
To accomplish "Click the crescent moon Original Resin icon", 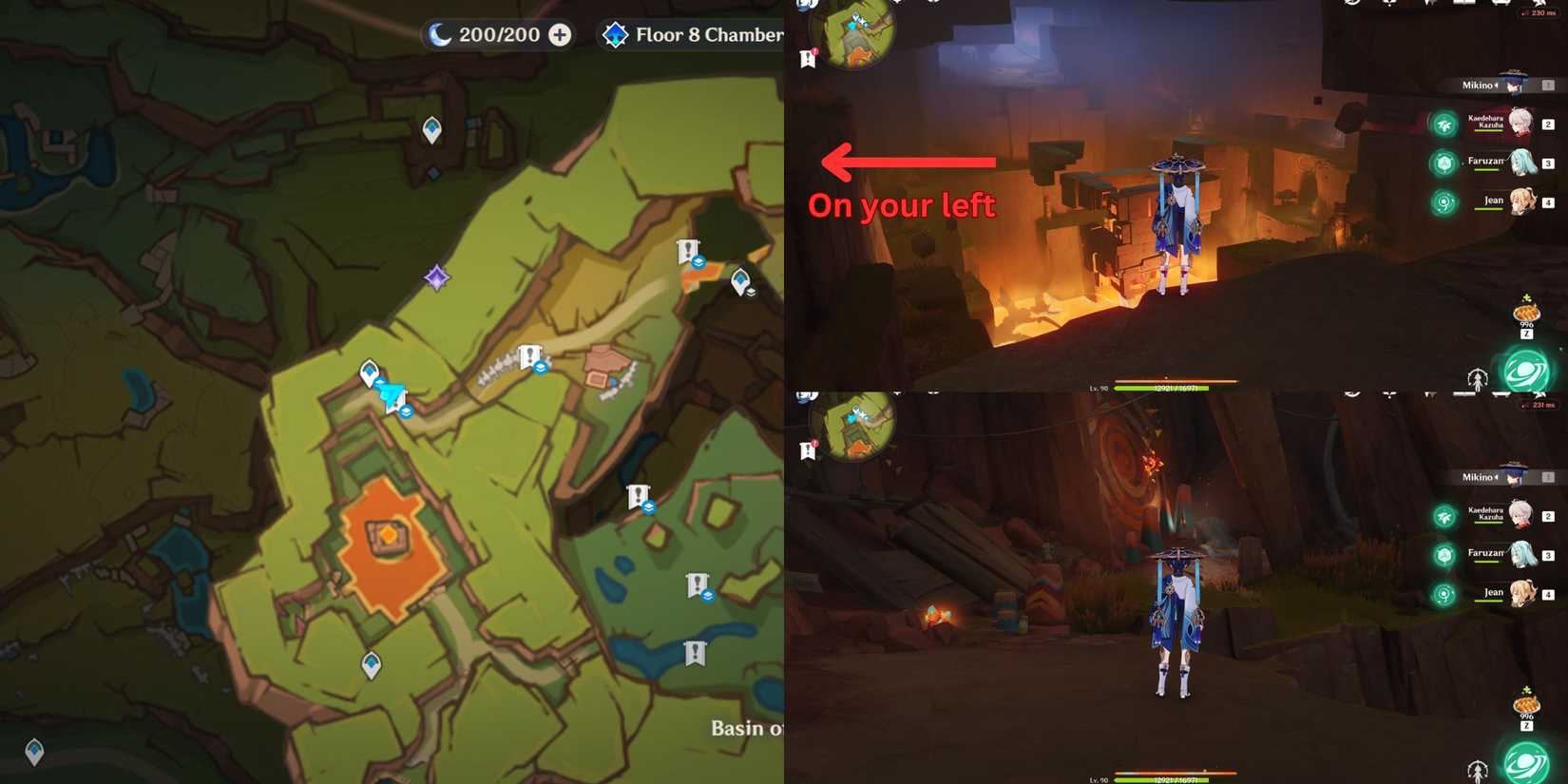I will click(x=438, y=34).
